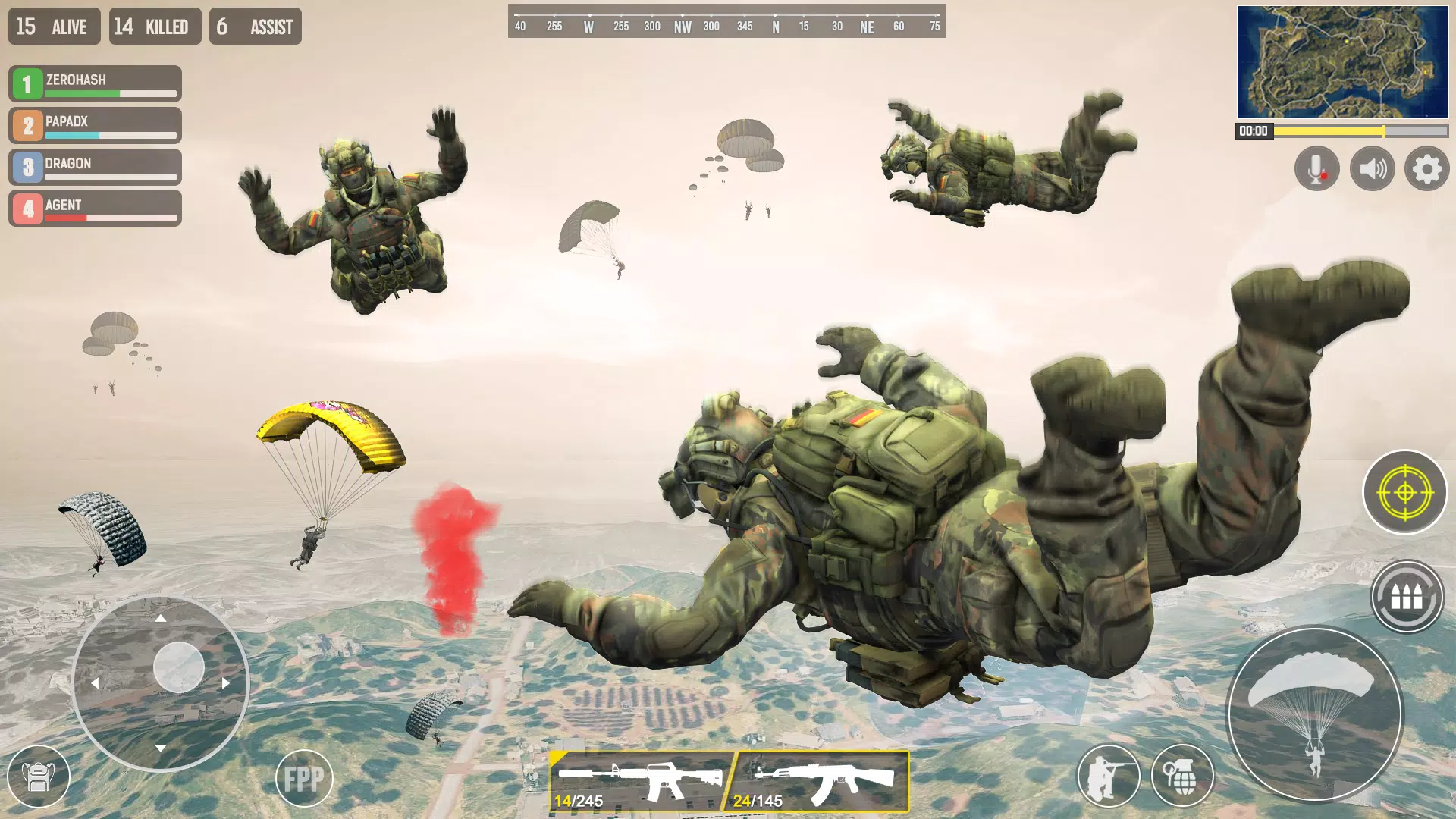Tap the 6 ASSIST counter
Image resolution: width=1456 pixels, height=819 pixels.
point(255,27)
